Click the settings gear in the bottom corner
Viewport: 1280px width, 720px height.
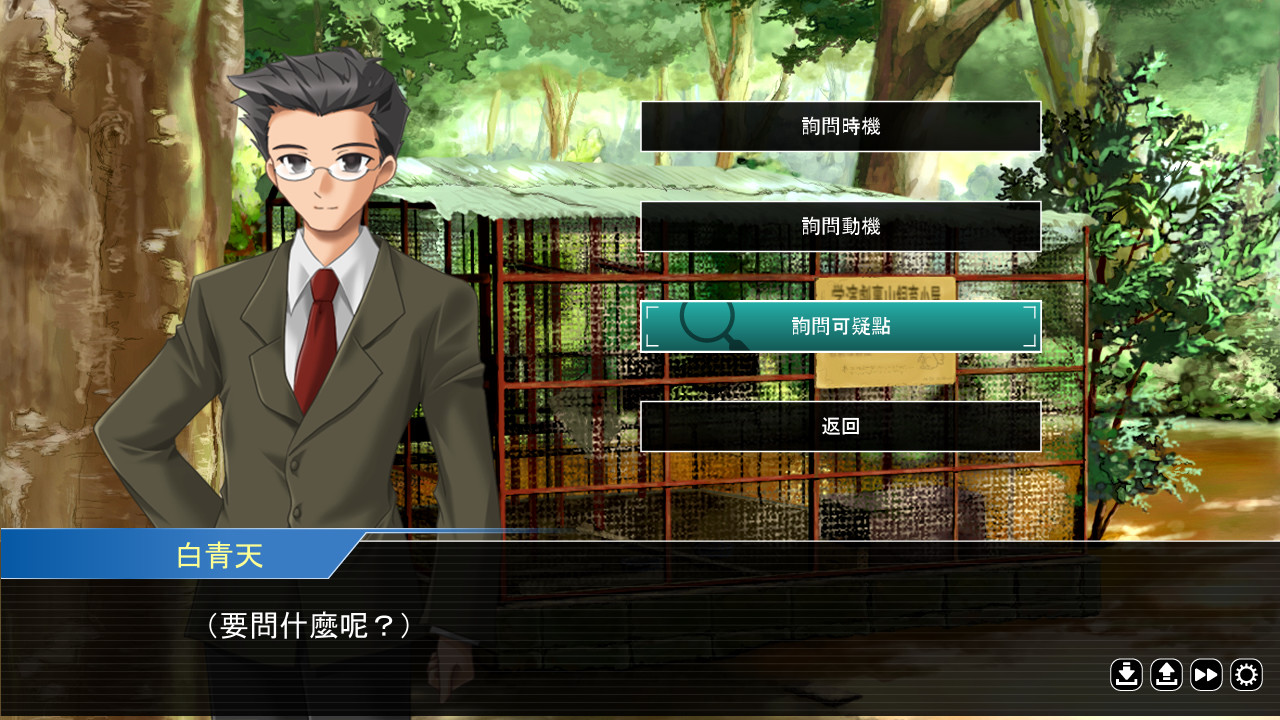point(1245,675)
